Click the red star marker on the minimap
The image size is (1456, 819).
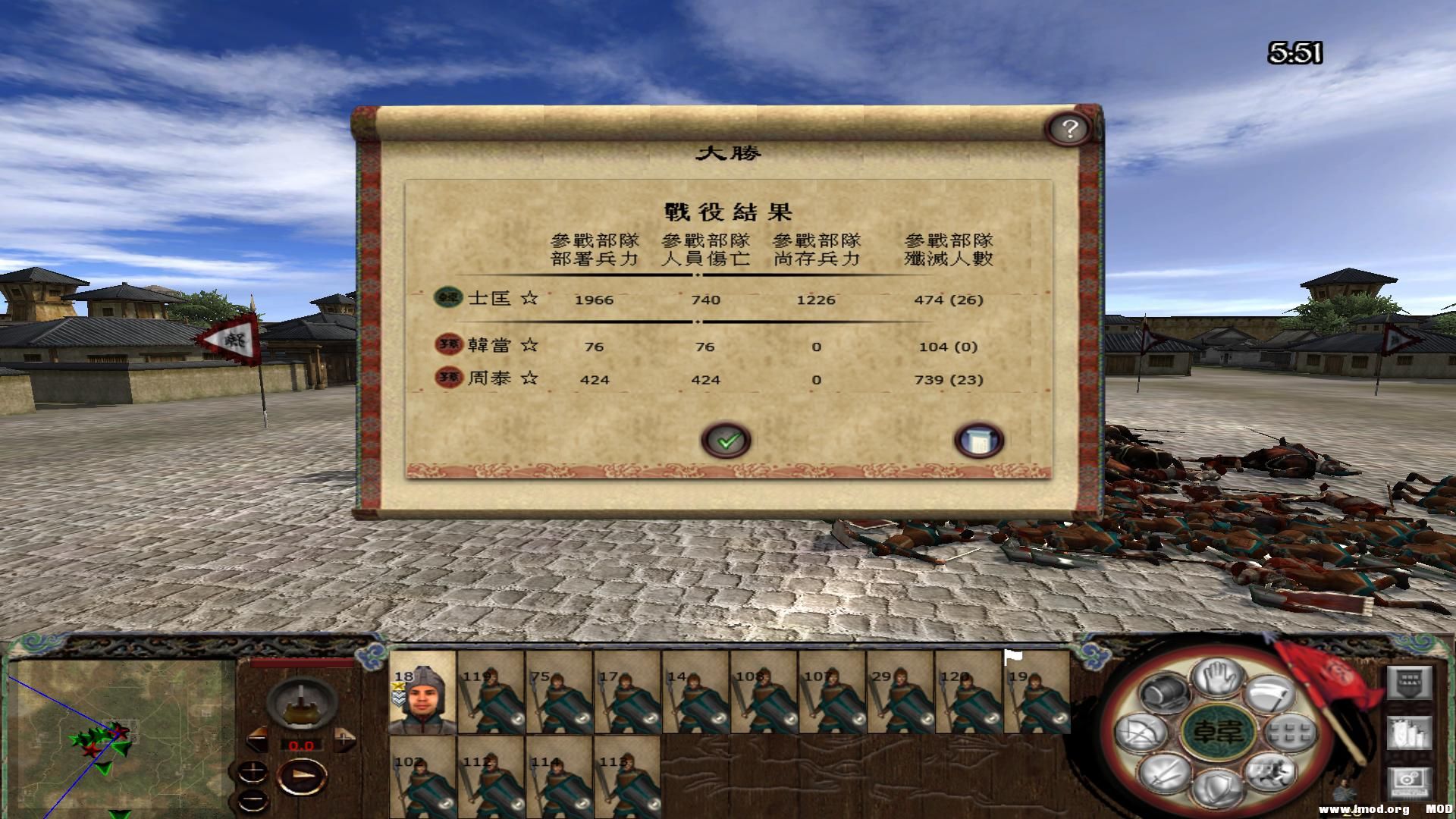pyautogui.click(x=119, y=732)
